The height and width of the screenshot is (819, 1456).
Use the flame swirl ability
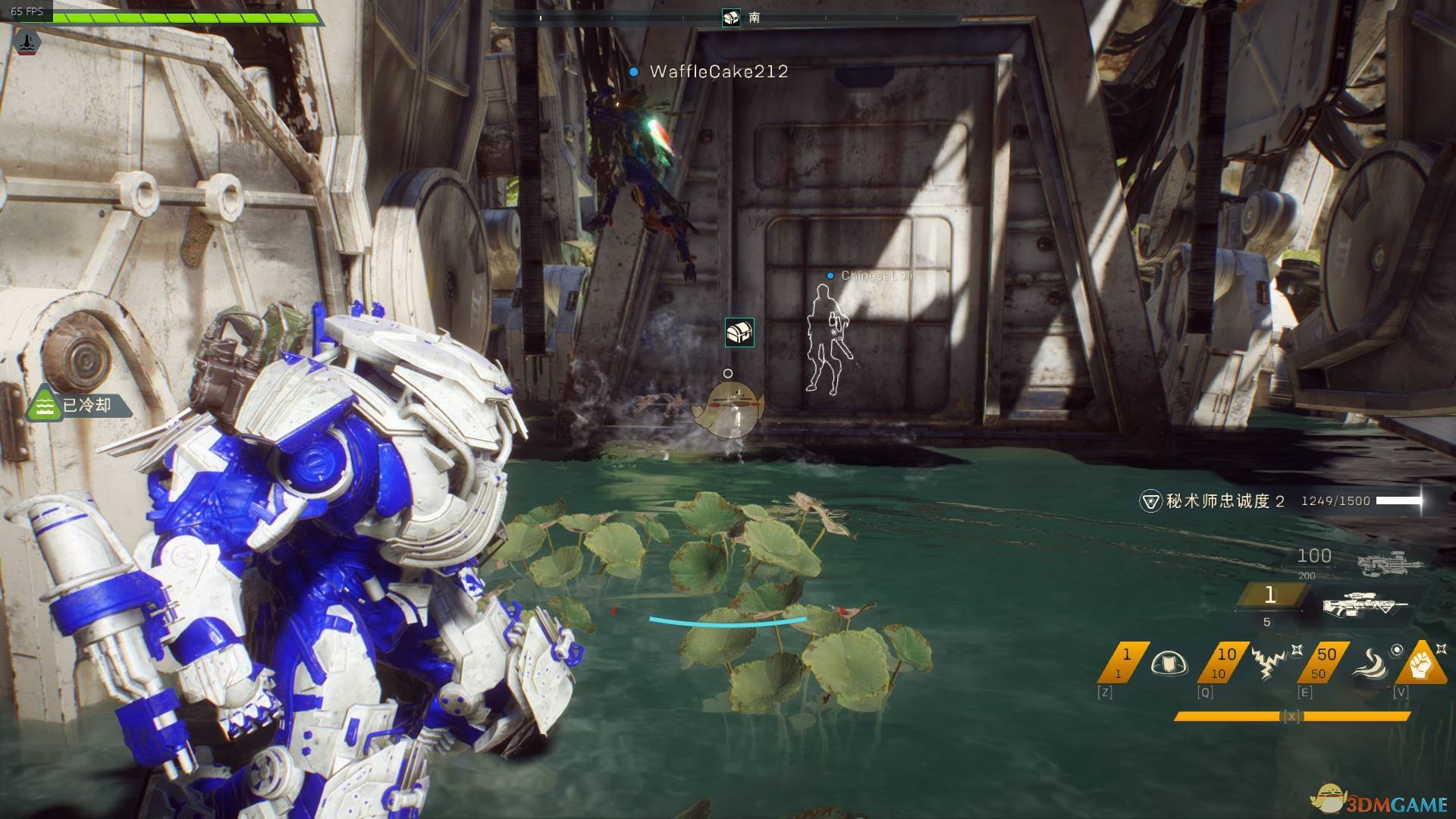(1370, 664)
